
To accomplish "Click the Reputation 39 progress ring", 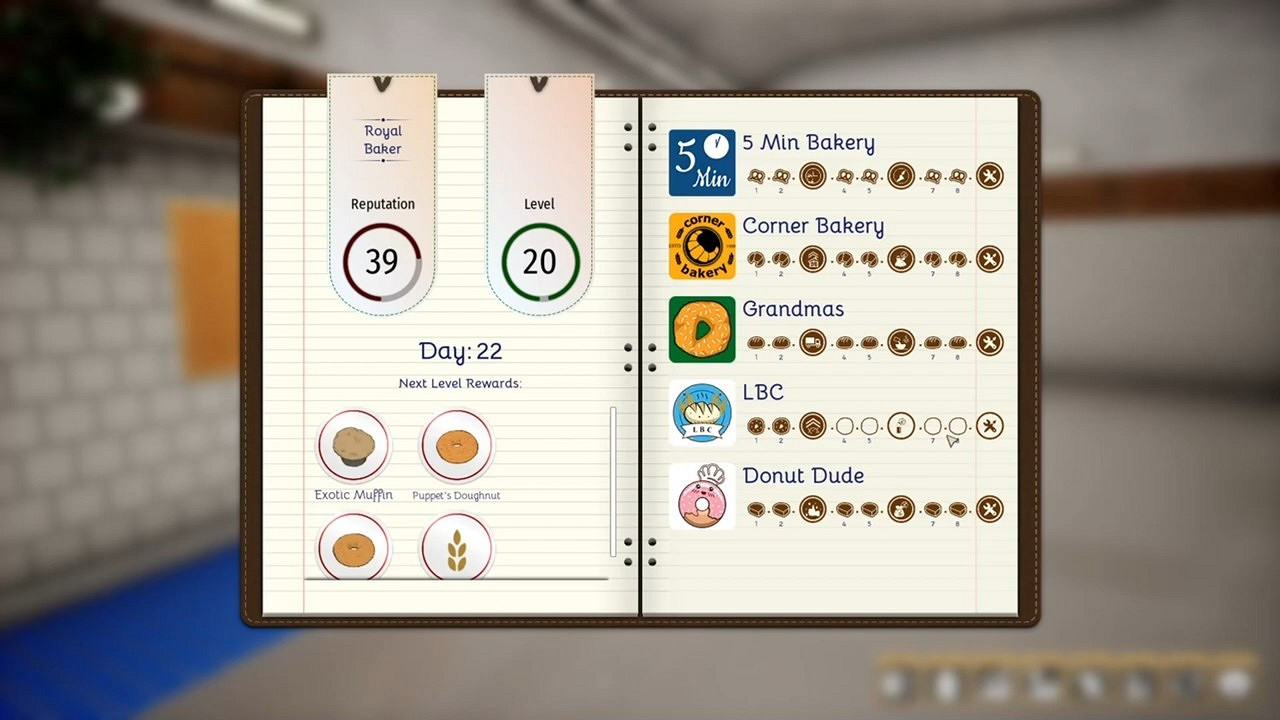I will (382, 261).
